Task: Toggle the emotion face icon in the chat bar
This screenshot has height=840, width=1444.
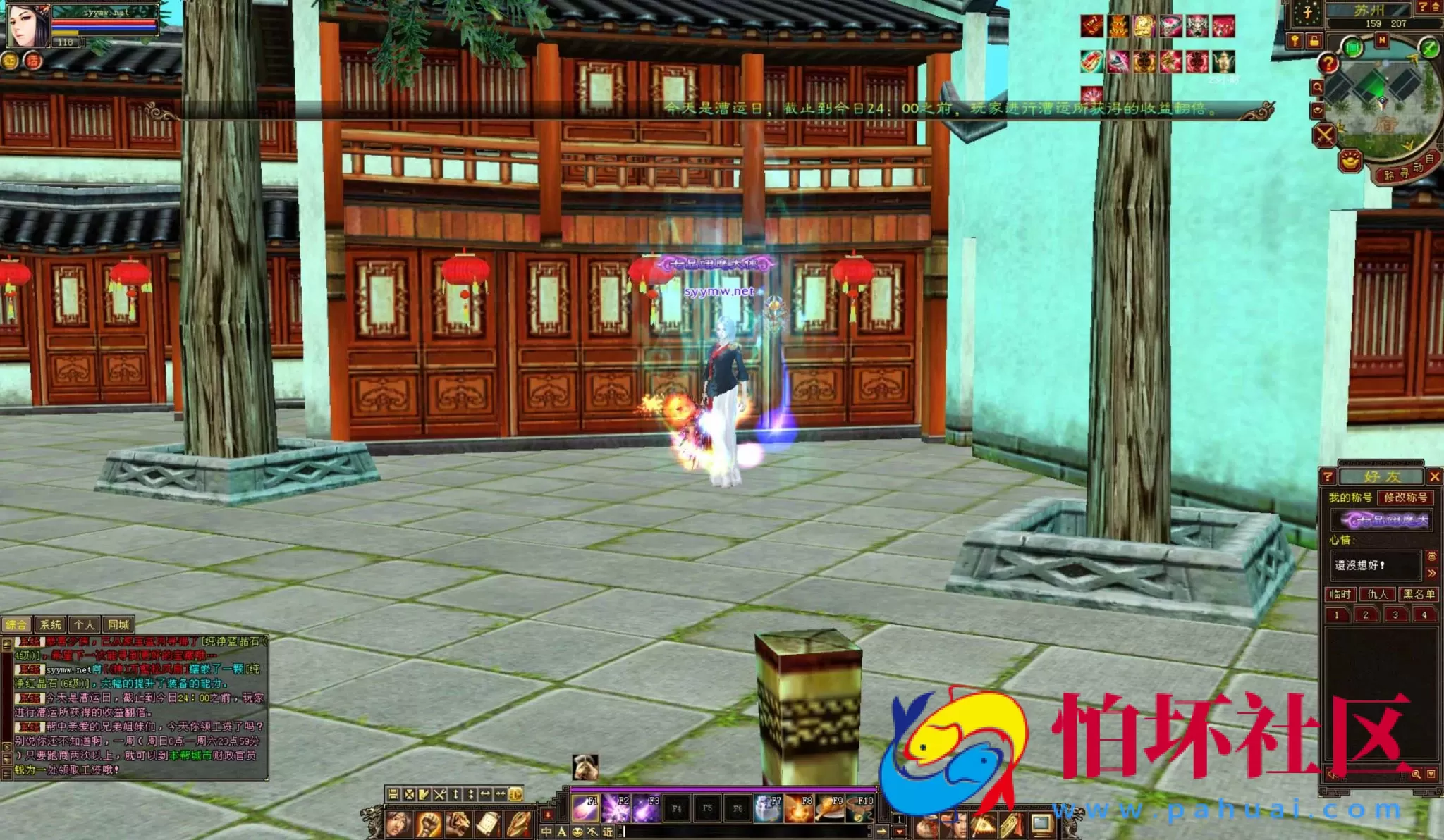Action: point(577,831)
